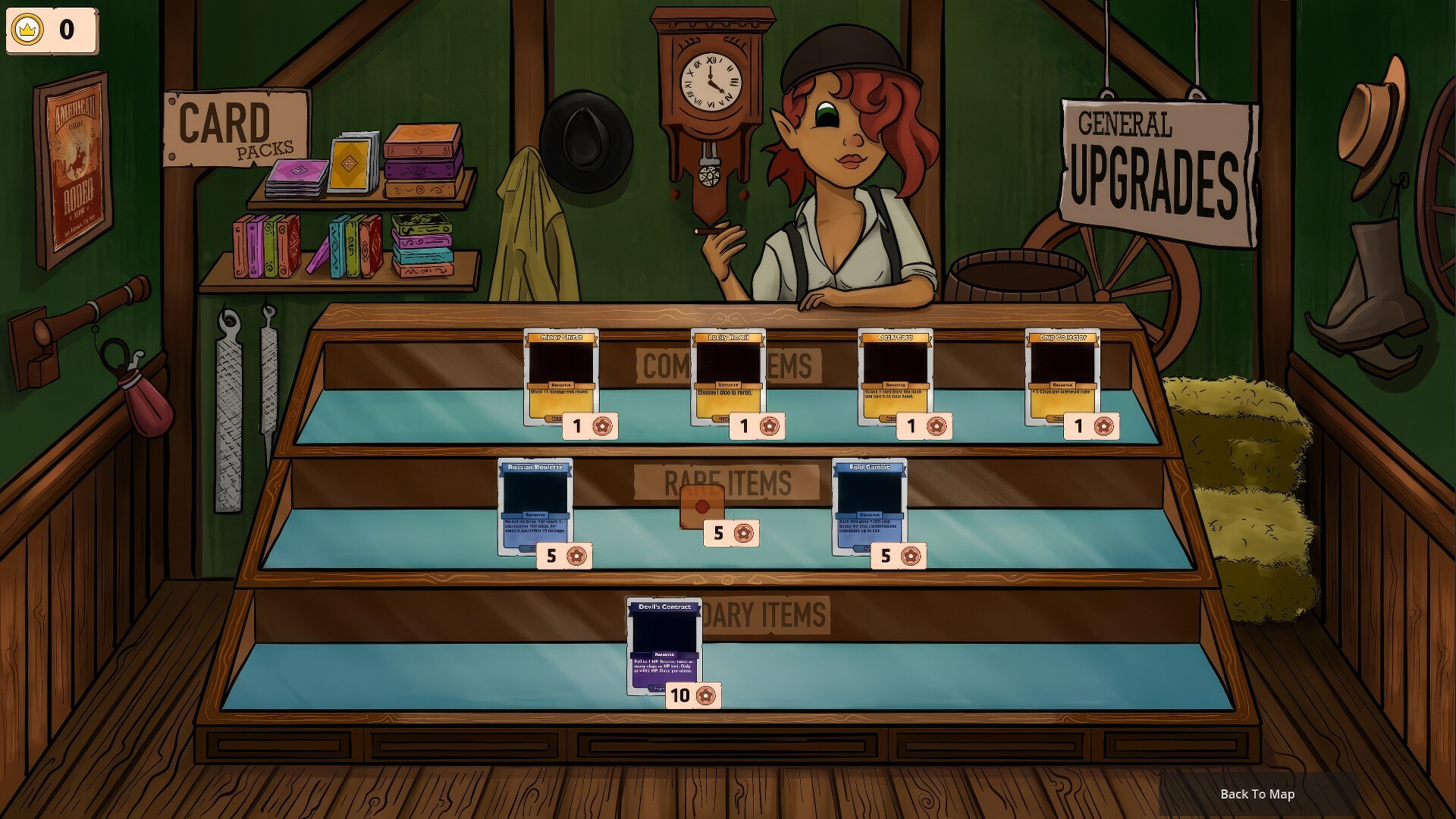Viewport: 1456px width, 819px height.
Task: Purchase the Fold Gambit rare card
Action: pos(871,506)
